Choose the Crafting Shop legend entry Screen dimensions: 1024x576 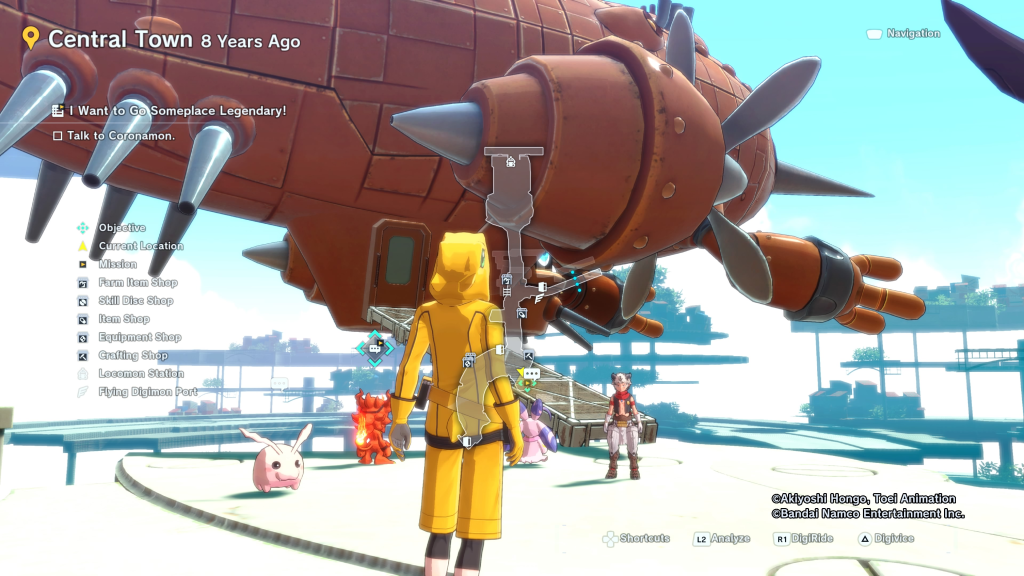click(x=132, y=355)
